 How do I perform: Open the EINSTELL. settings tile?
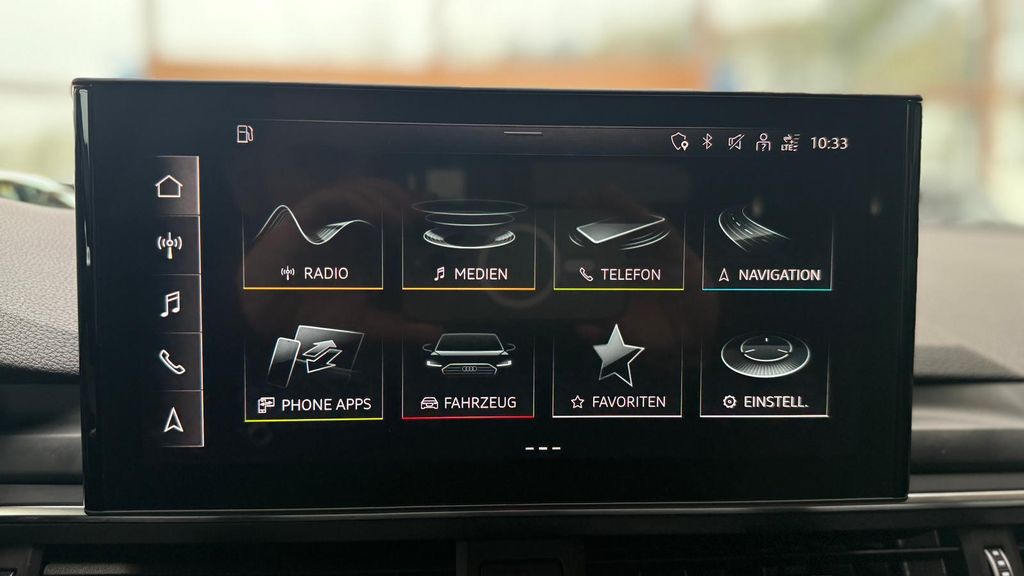tap(765, 374)
